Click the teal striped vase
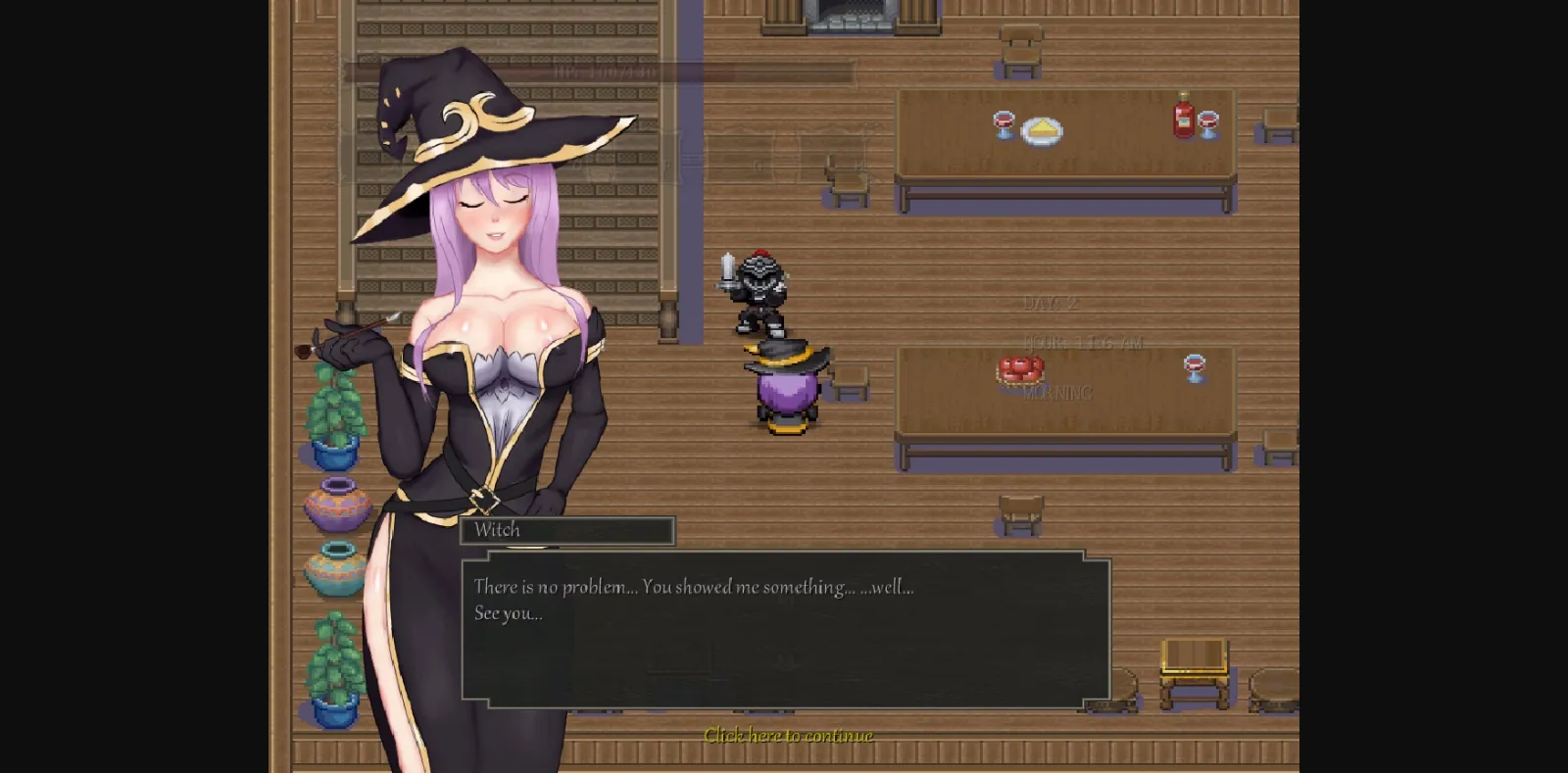1568x773 pixels. pos(333,568)
